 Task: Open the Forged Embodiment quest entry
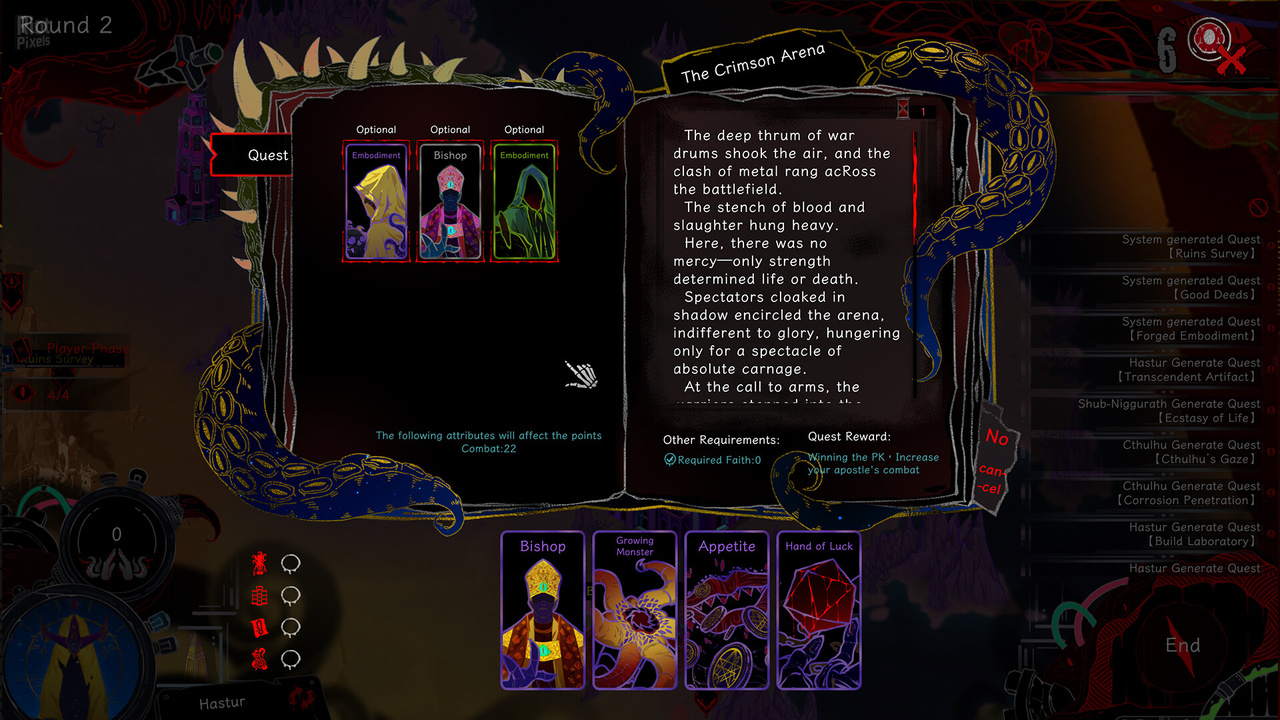1191,329
